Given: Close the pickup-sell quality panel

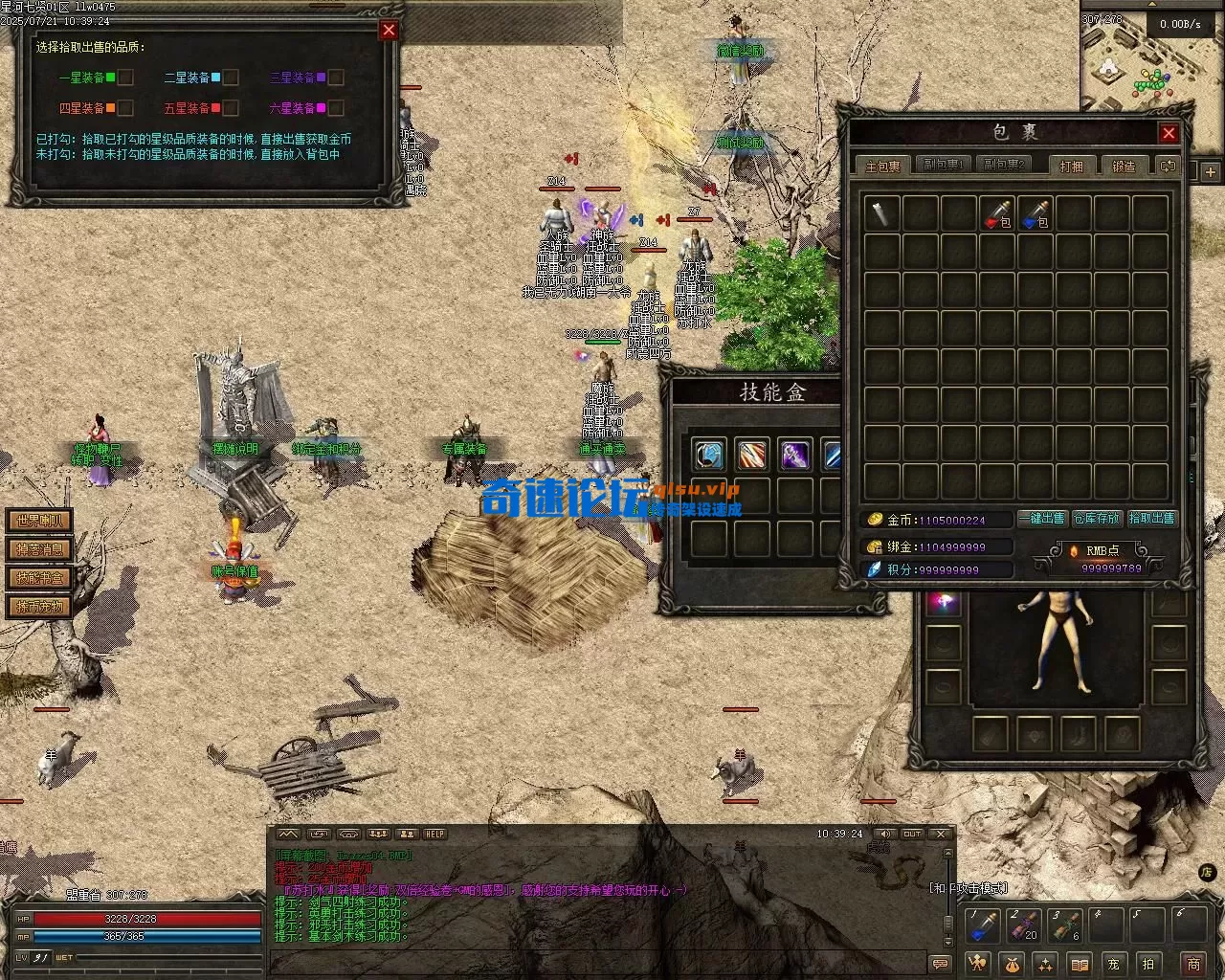Looking at the screenshot, I should [x=389, y=30].
